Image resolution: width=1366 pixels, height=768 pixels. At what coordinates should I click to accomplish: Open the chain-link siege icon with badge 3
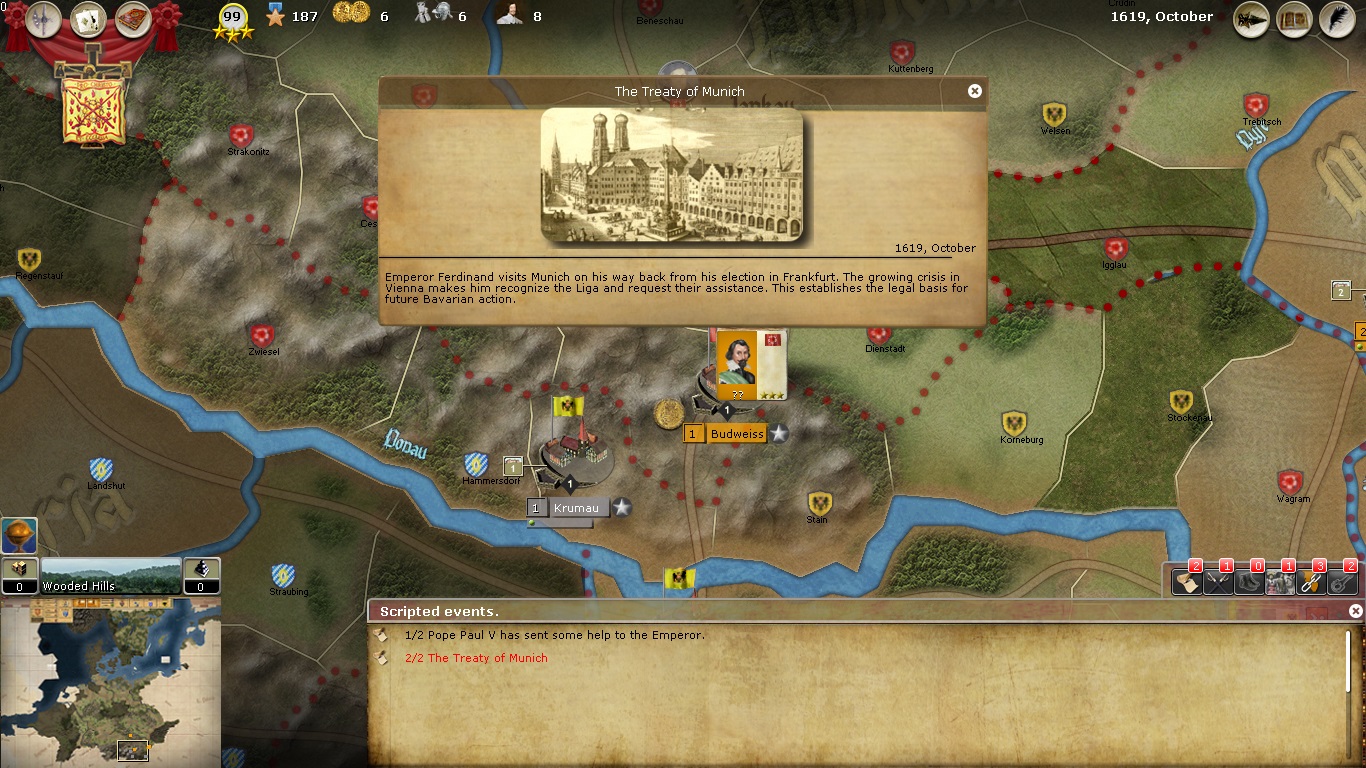pyautogui.click(x=1310, y=582)
